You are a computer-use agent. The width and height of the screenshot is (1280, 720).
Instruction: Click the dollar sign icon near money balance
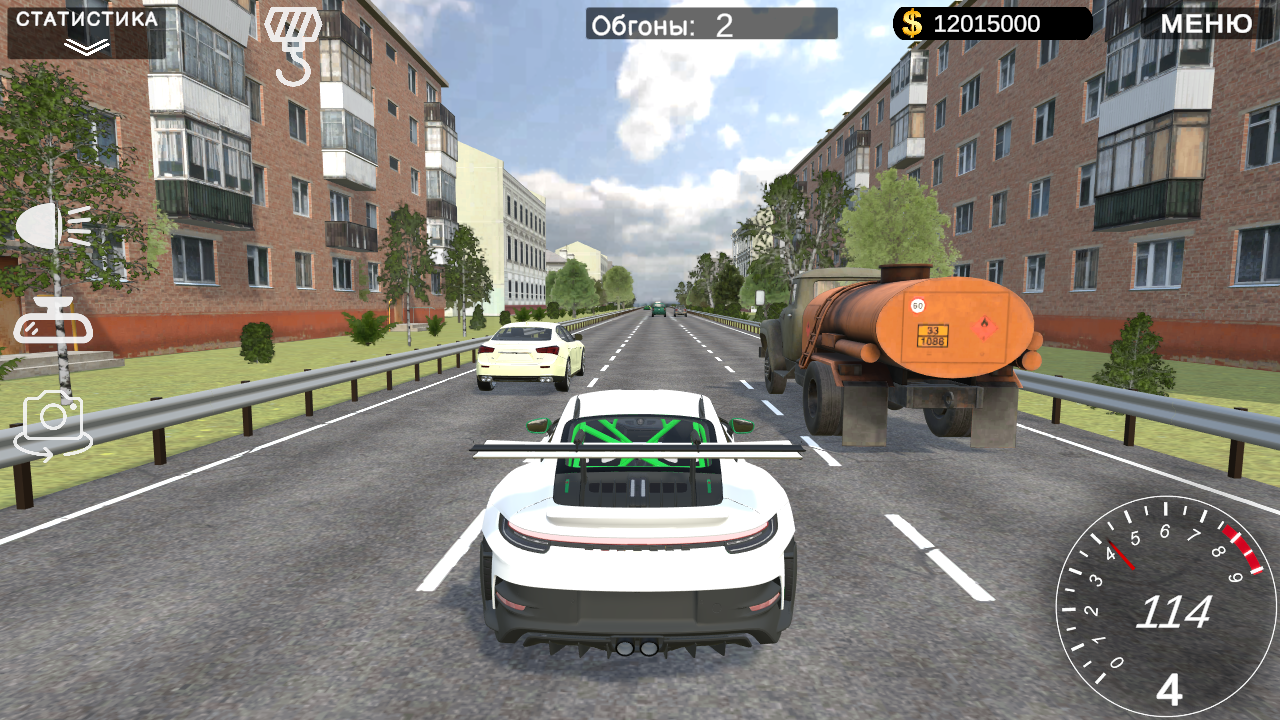pyautogui.click(x=911, y=22)
